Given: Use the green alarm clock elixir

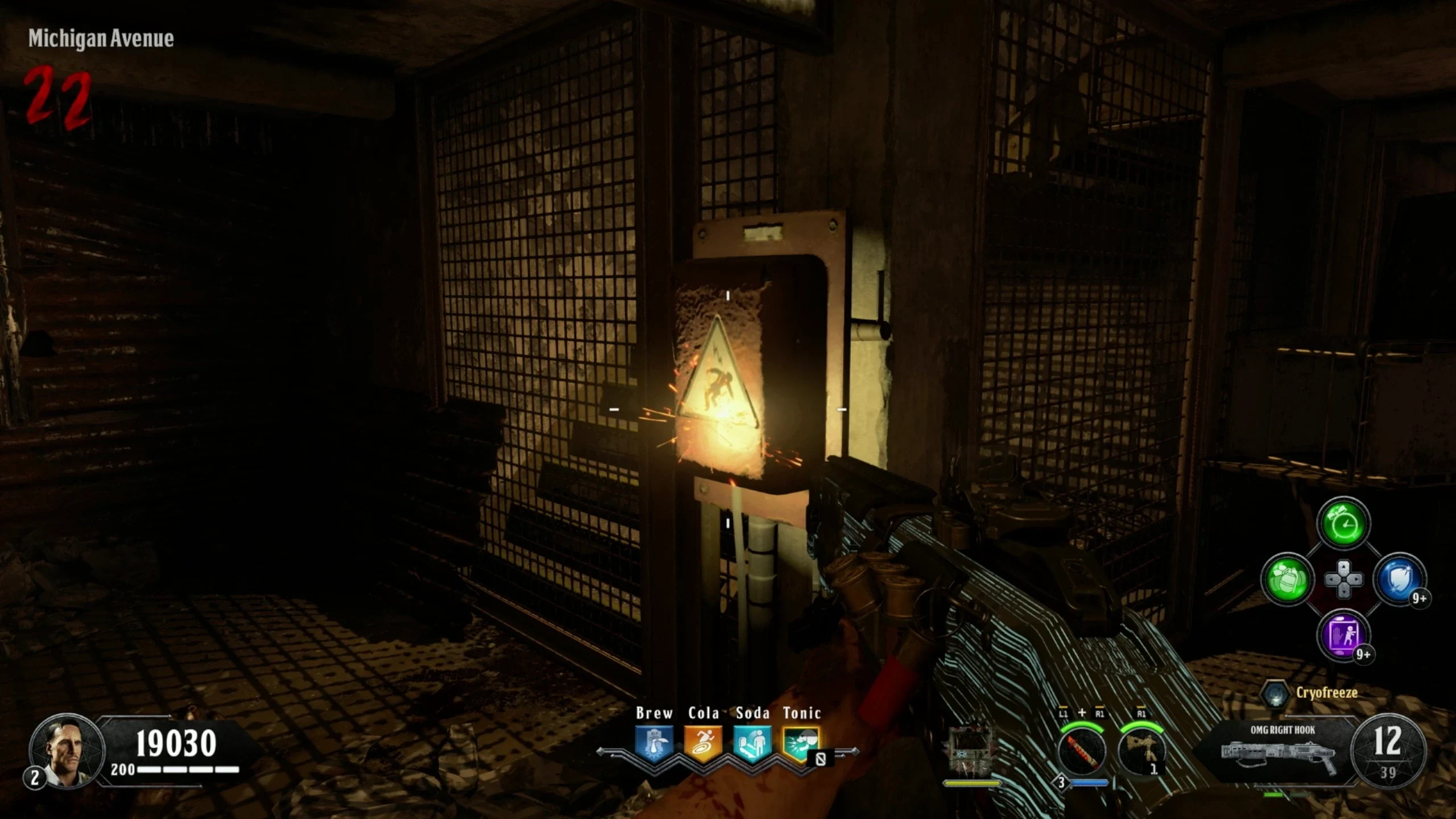Looking at the screenshot, I should point(1343,524).
